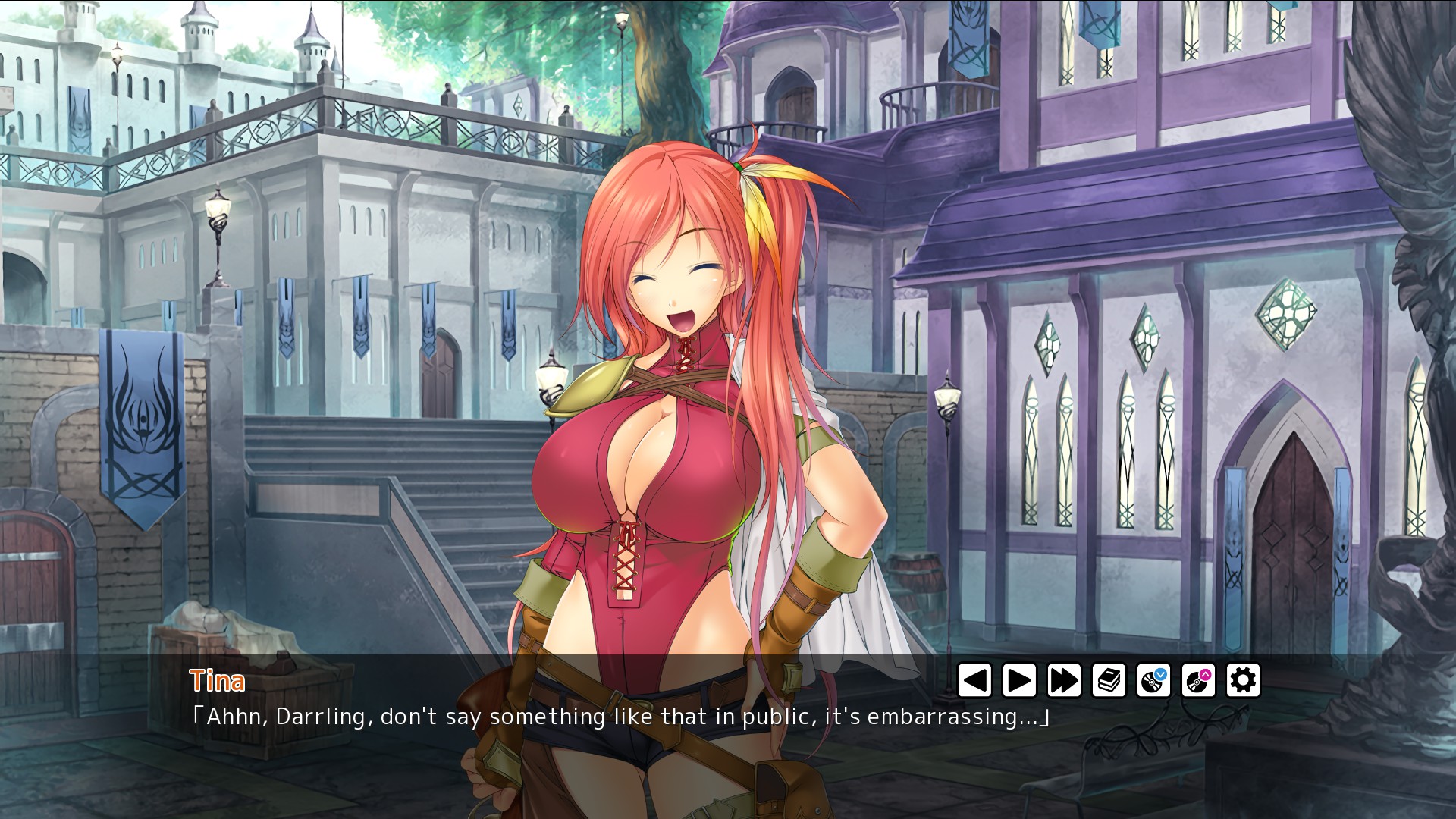Open the backlog using the stacked books icon
This screenshot has width=1456, height=819.
1109,680
